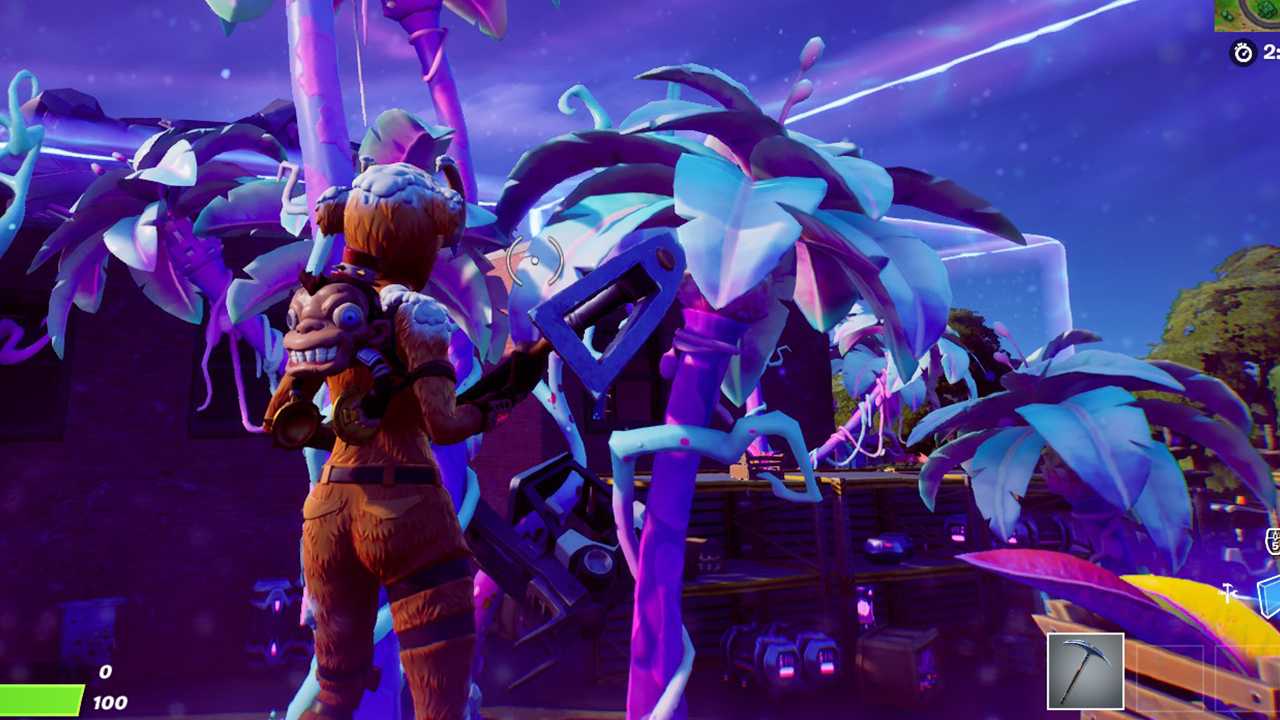This screenshot has height=720, width=1280.
Task: Click the hammer crosshair marker icon
Action: coord(1227,594)
